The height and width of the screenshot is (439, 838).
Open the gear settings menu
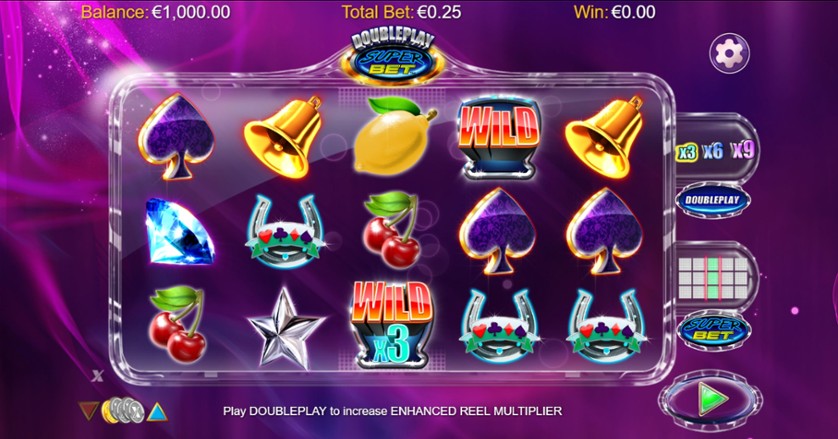[729, 52]
